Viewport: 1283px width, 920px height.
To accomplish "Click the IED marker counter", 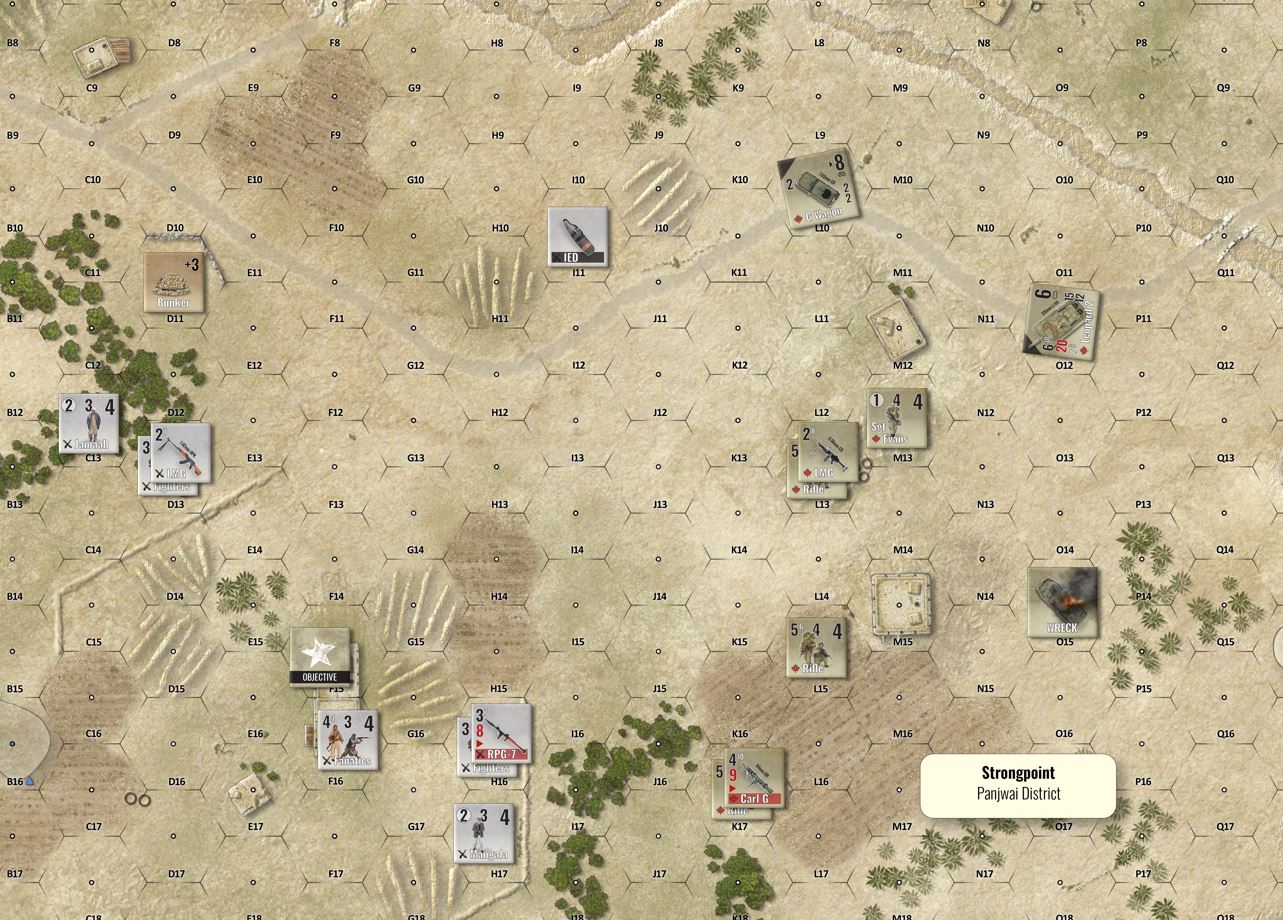I will coord(578,237).
